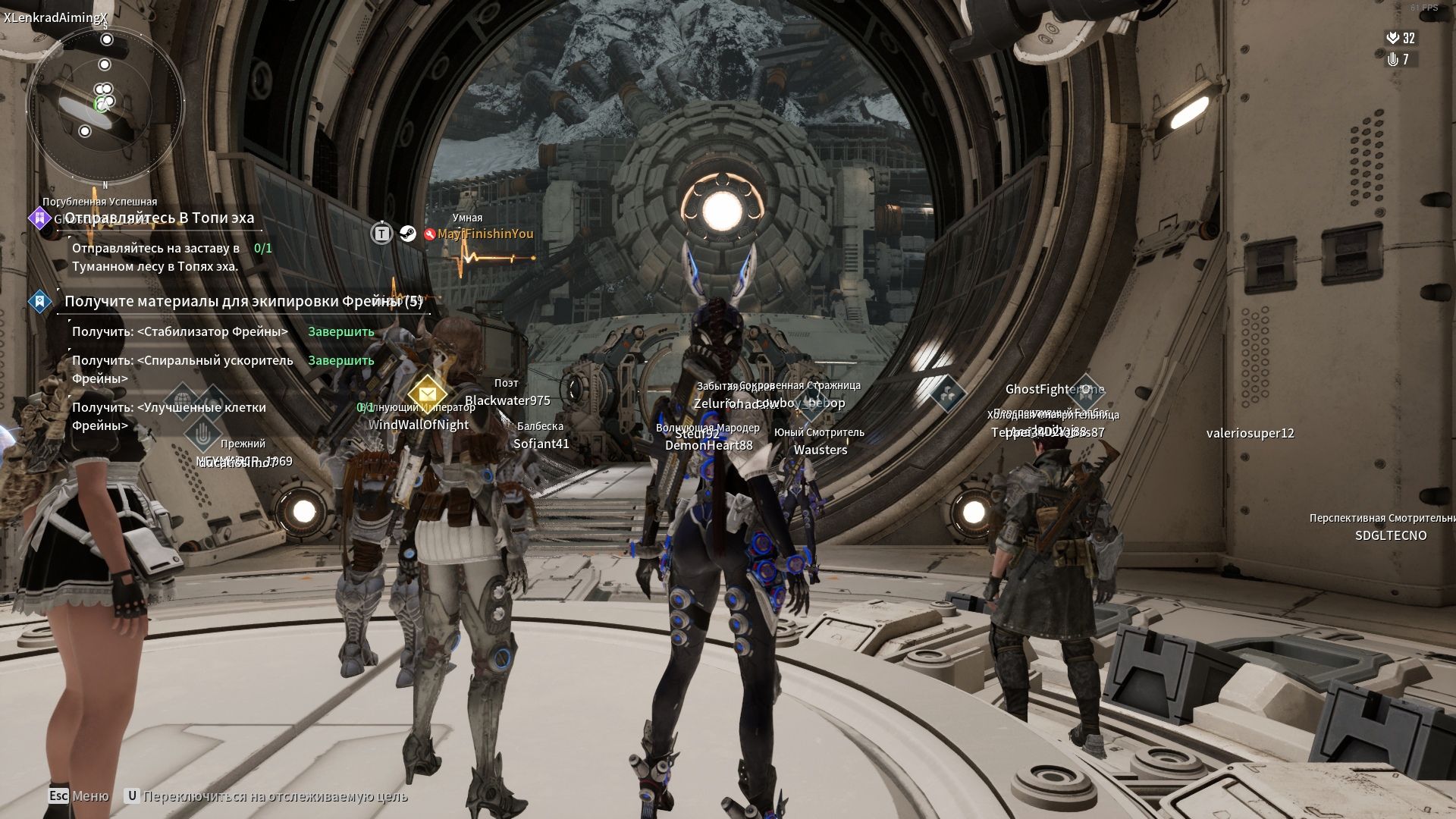Open the 'Меню' label at the bottom
The image size is (1456, 819).
[89, 796]
